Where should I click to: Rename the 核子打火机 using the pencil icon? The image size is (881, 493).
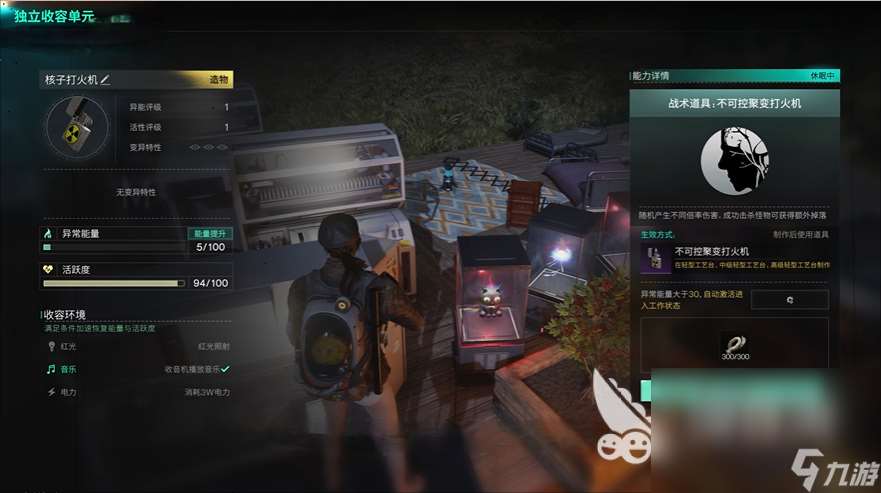click(x=105, y=80)
